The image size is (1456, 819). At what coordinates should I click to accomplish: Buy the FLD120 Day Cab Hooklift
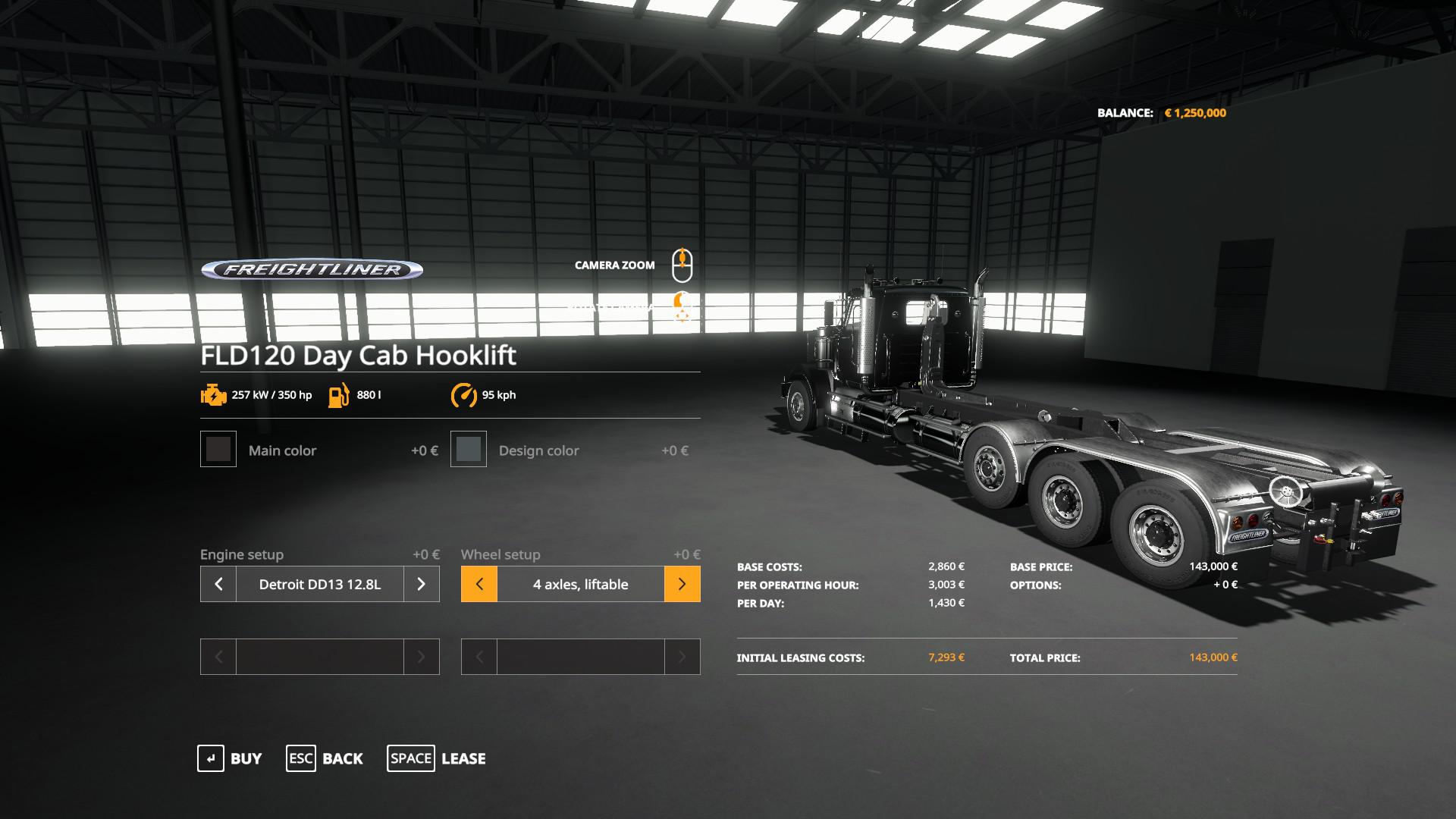(x=230, y=758)
